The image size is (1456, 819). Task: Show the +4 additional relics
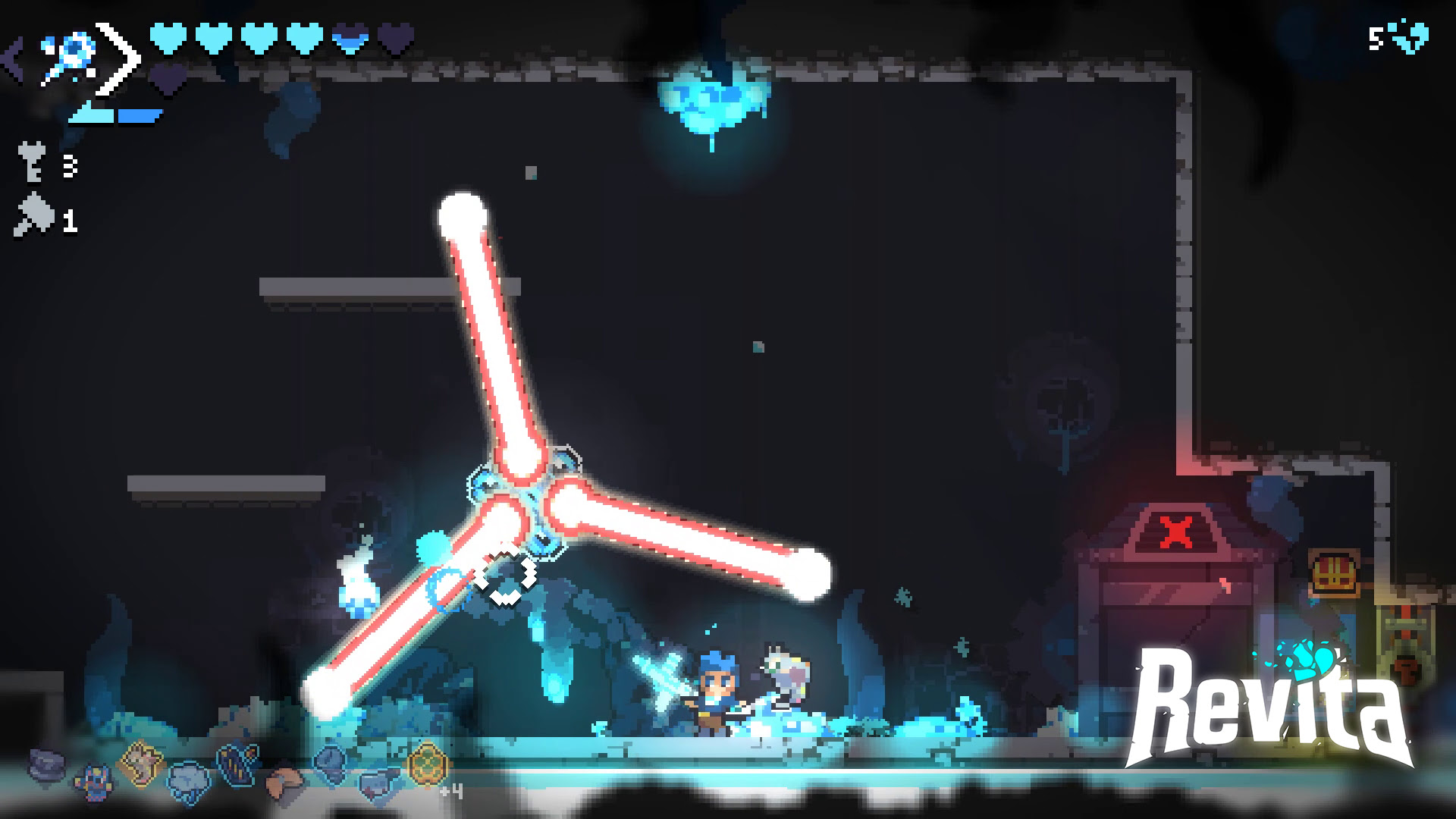(x=451, y=792)
